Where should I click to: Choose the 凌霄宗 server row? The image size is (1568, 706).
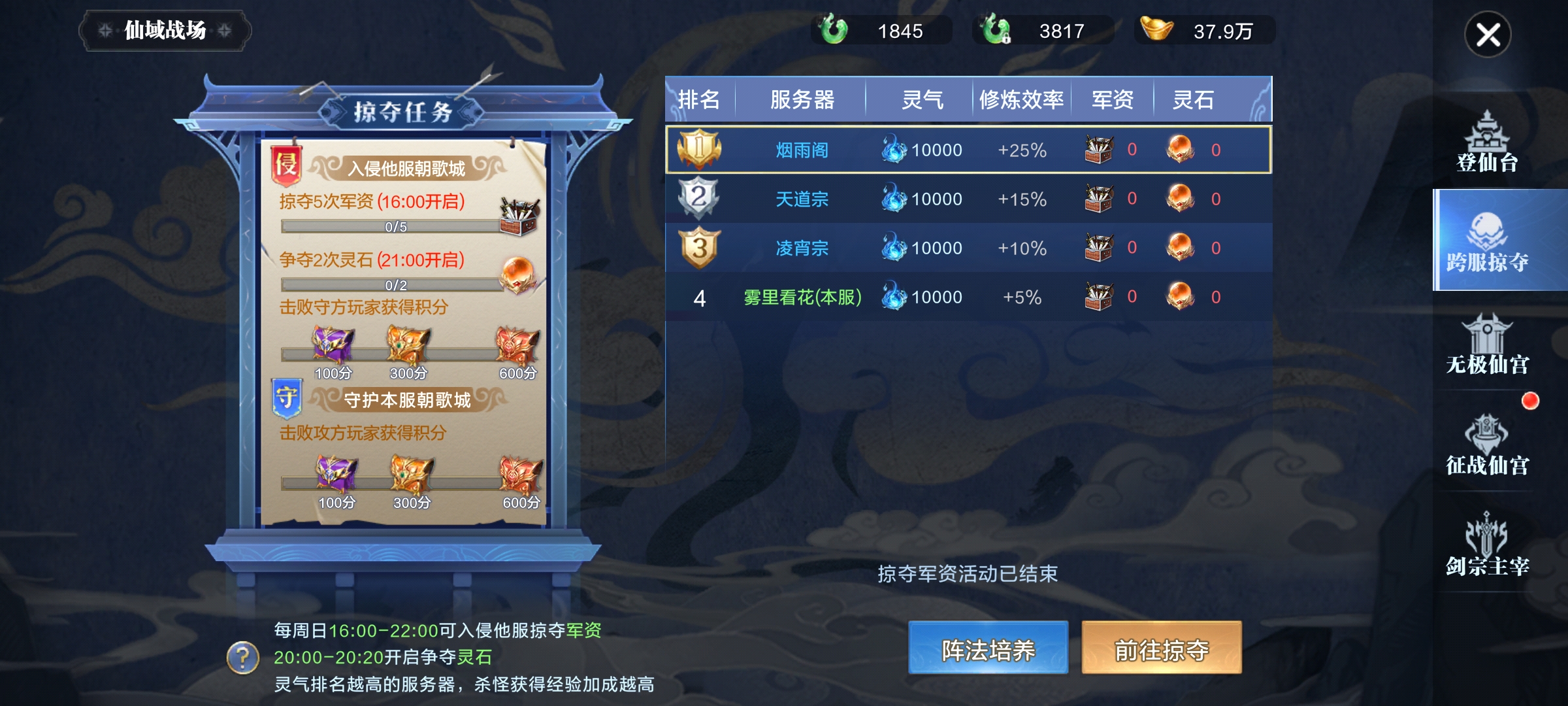(x=968, y=248)
